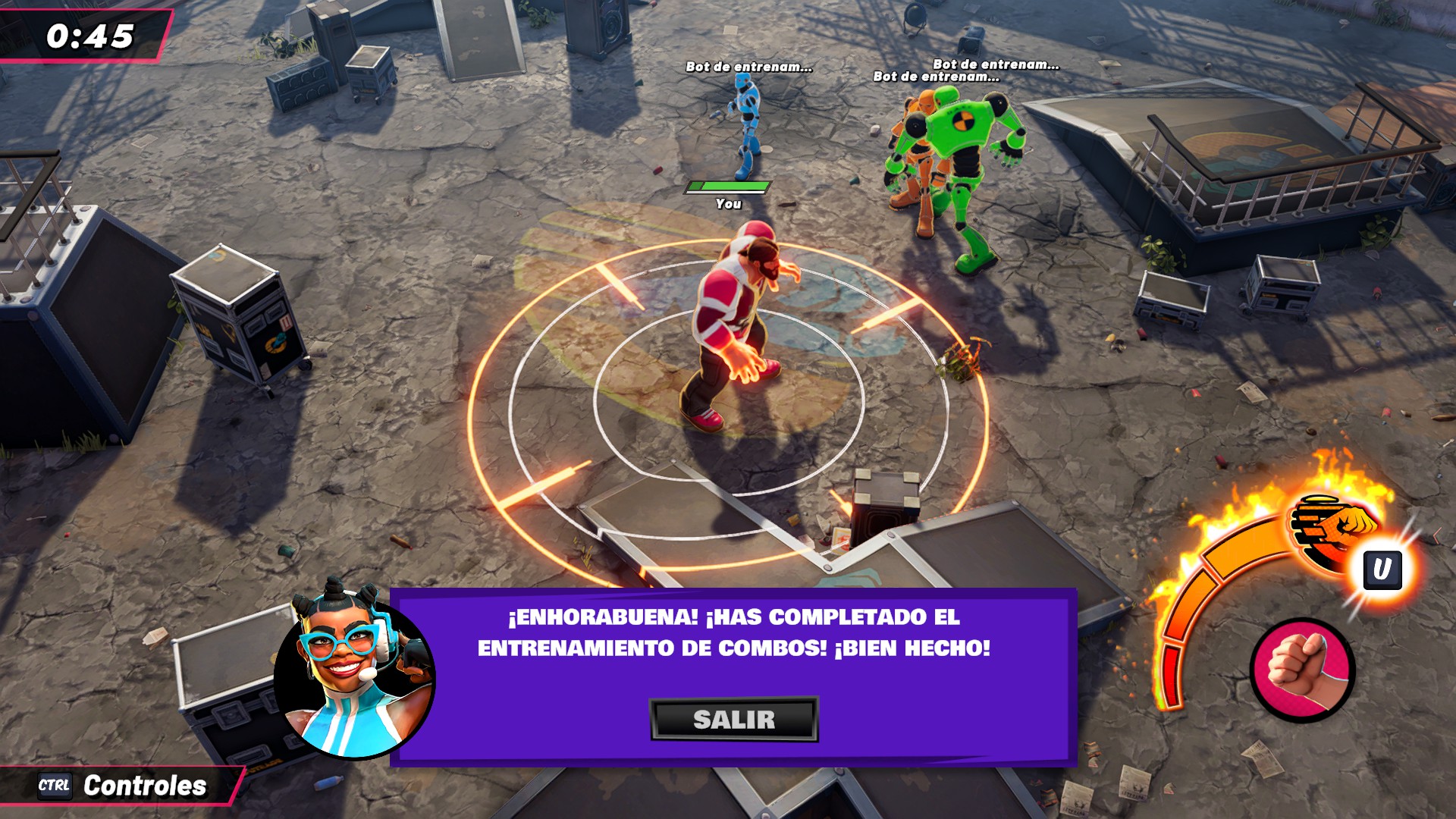Open the Controles panel
This screenshot has width=1456, height=819.
(x=123, y=786)
